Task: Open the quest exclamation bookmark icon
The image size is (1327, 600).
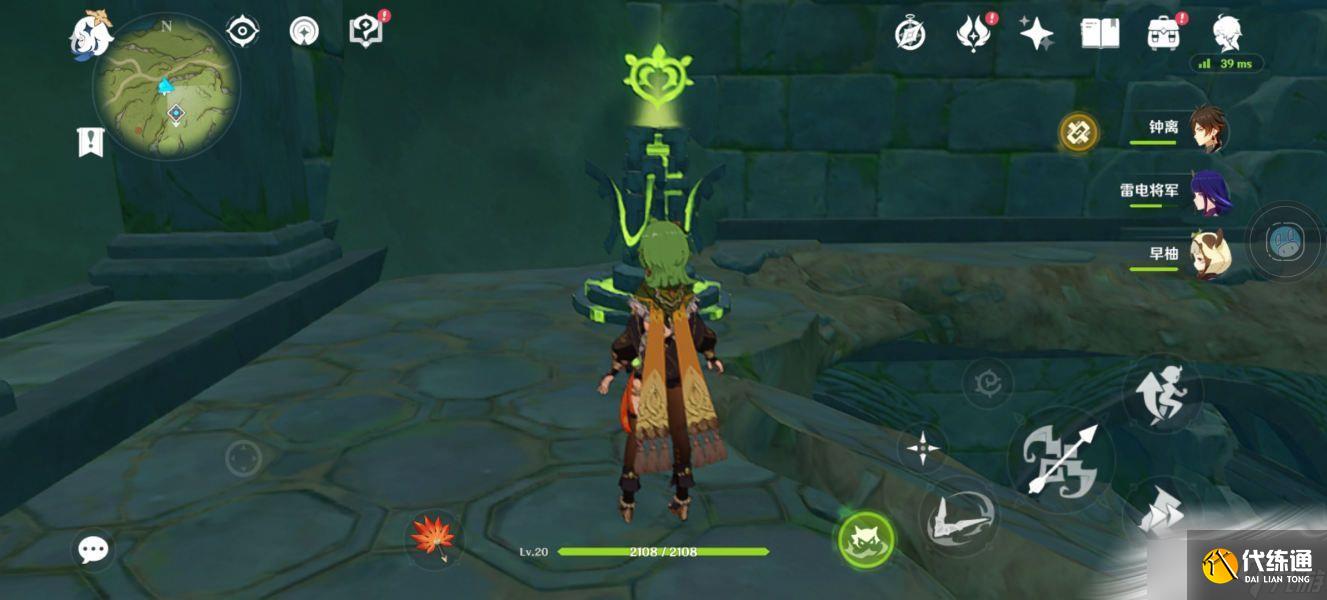Action: pos(91,141)
